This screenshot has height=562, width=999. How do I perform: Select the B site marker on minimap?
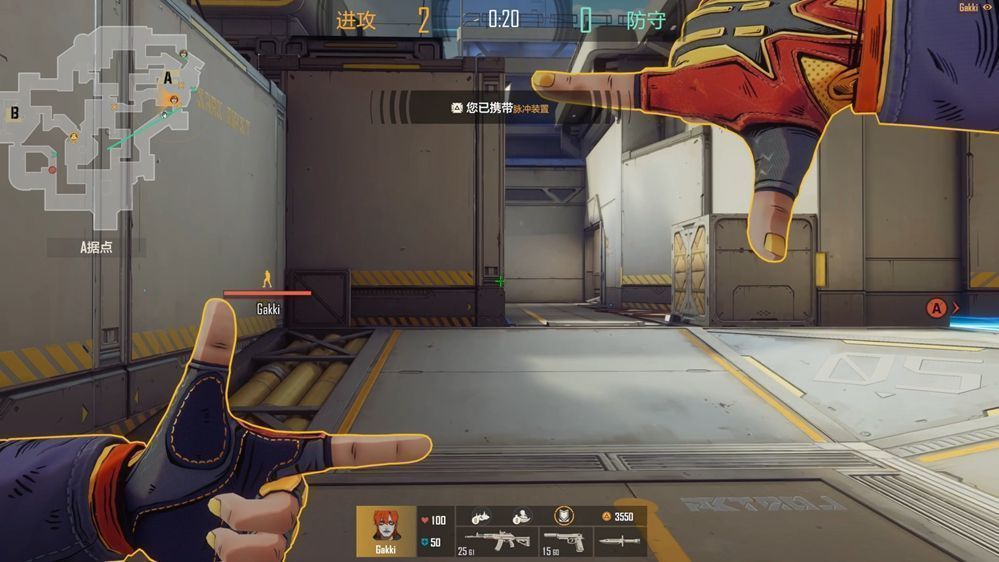[x=15, y=113]
